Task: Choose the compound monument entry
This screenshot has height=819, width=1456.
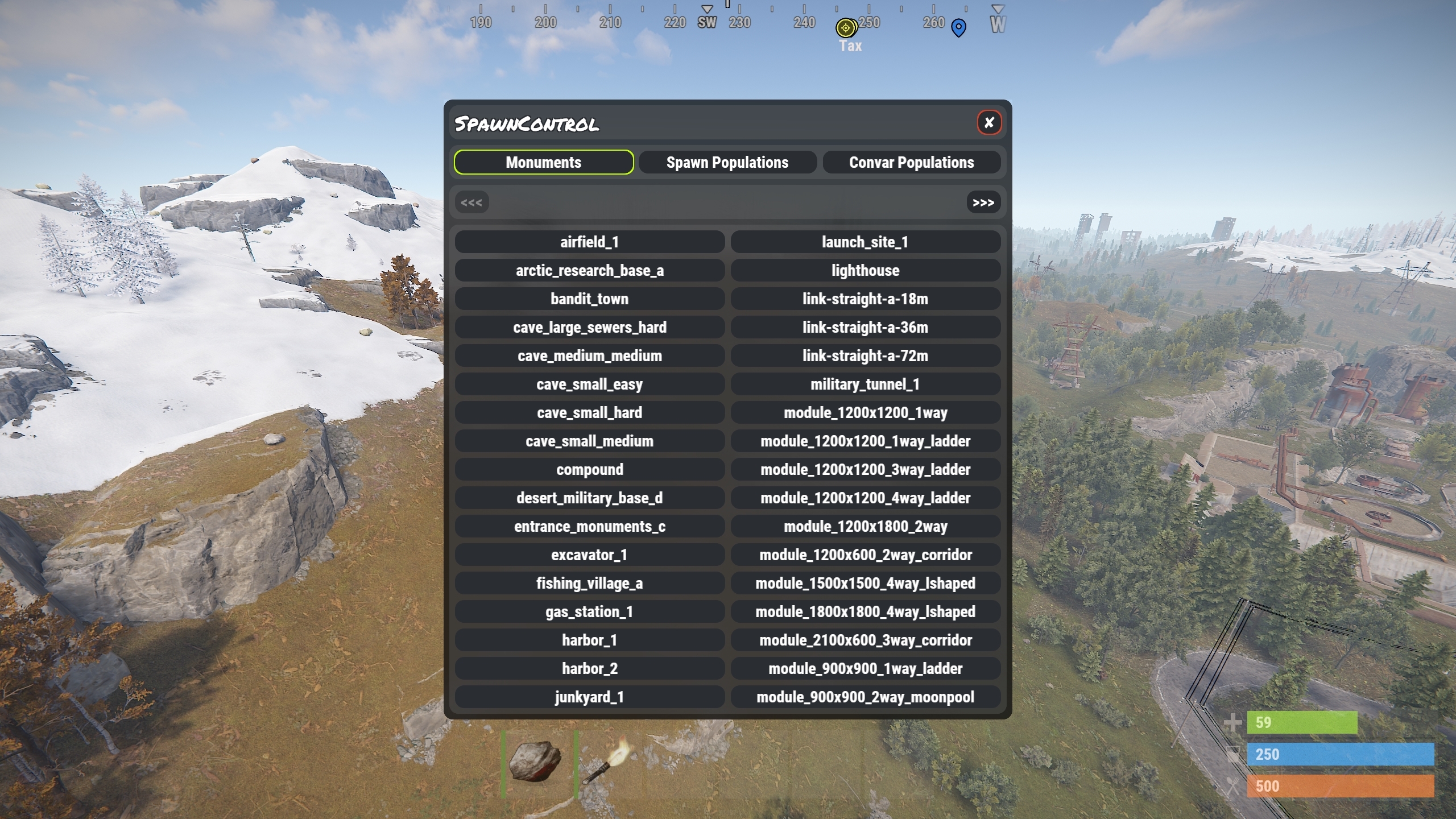Action: [589, 469]
